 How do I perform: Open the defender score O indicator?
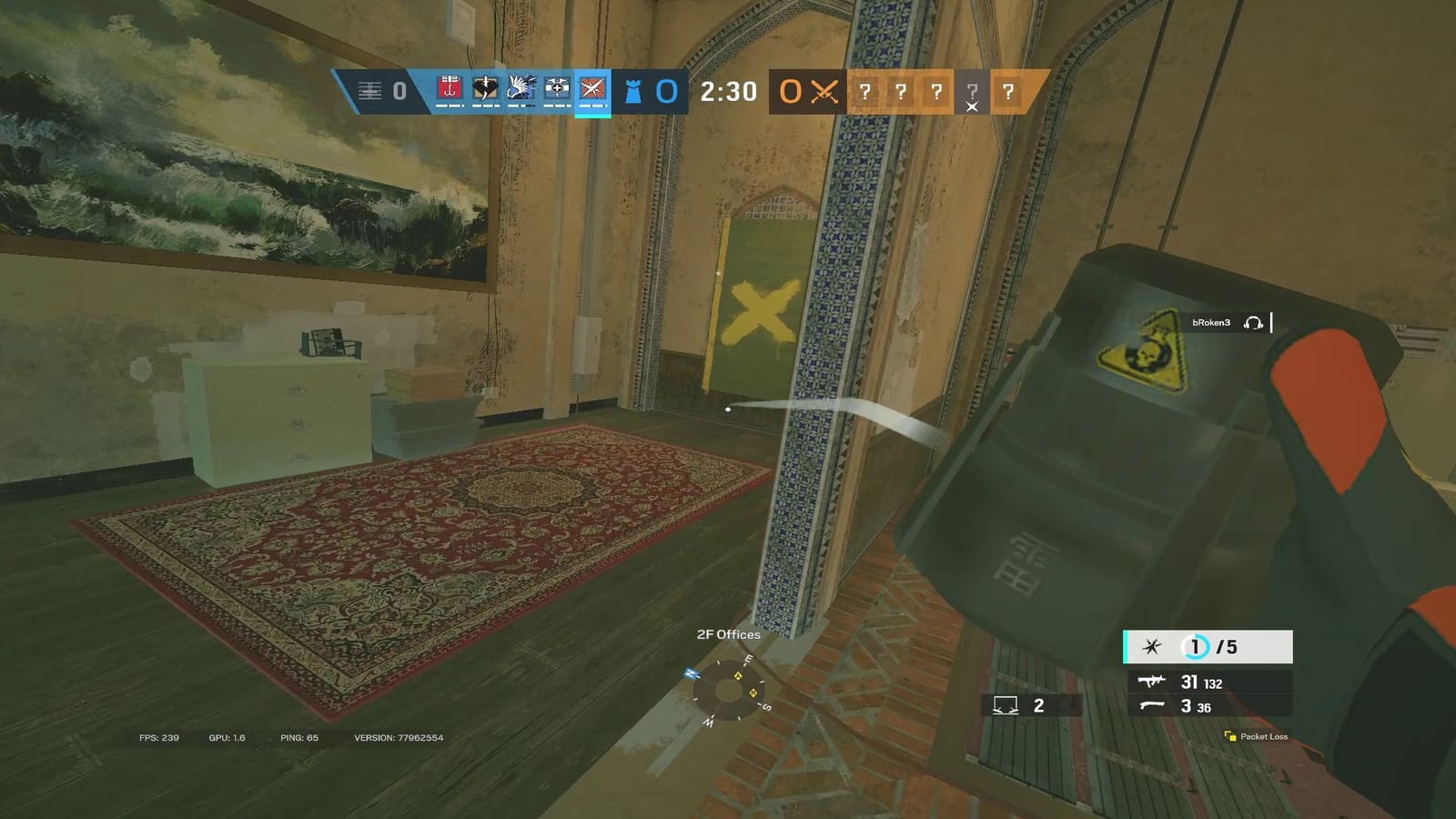pos(669,91)
